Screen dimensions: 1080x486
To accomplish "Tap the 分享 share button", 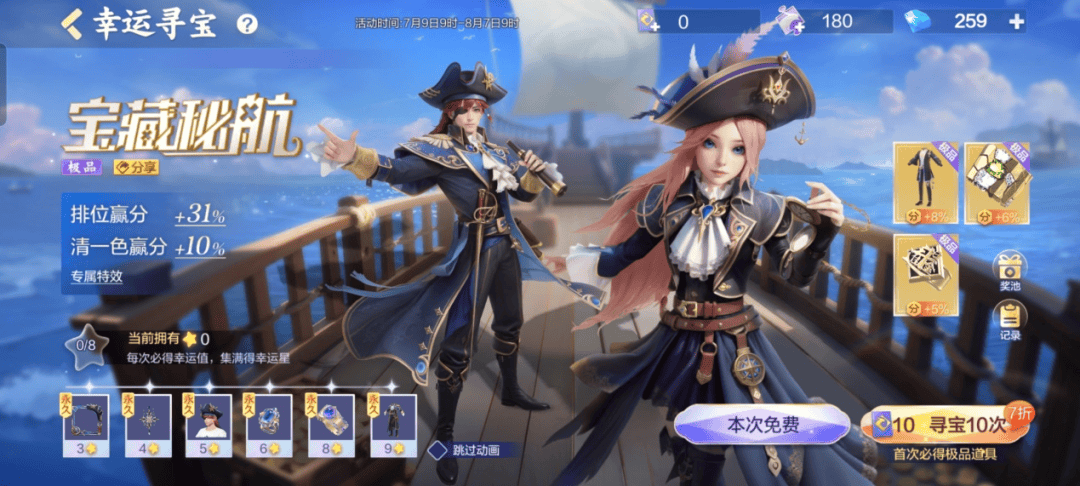I will [x=136, y=167].
